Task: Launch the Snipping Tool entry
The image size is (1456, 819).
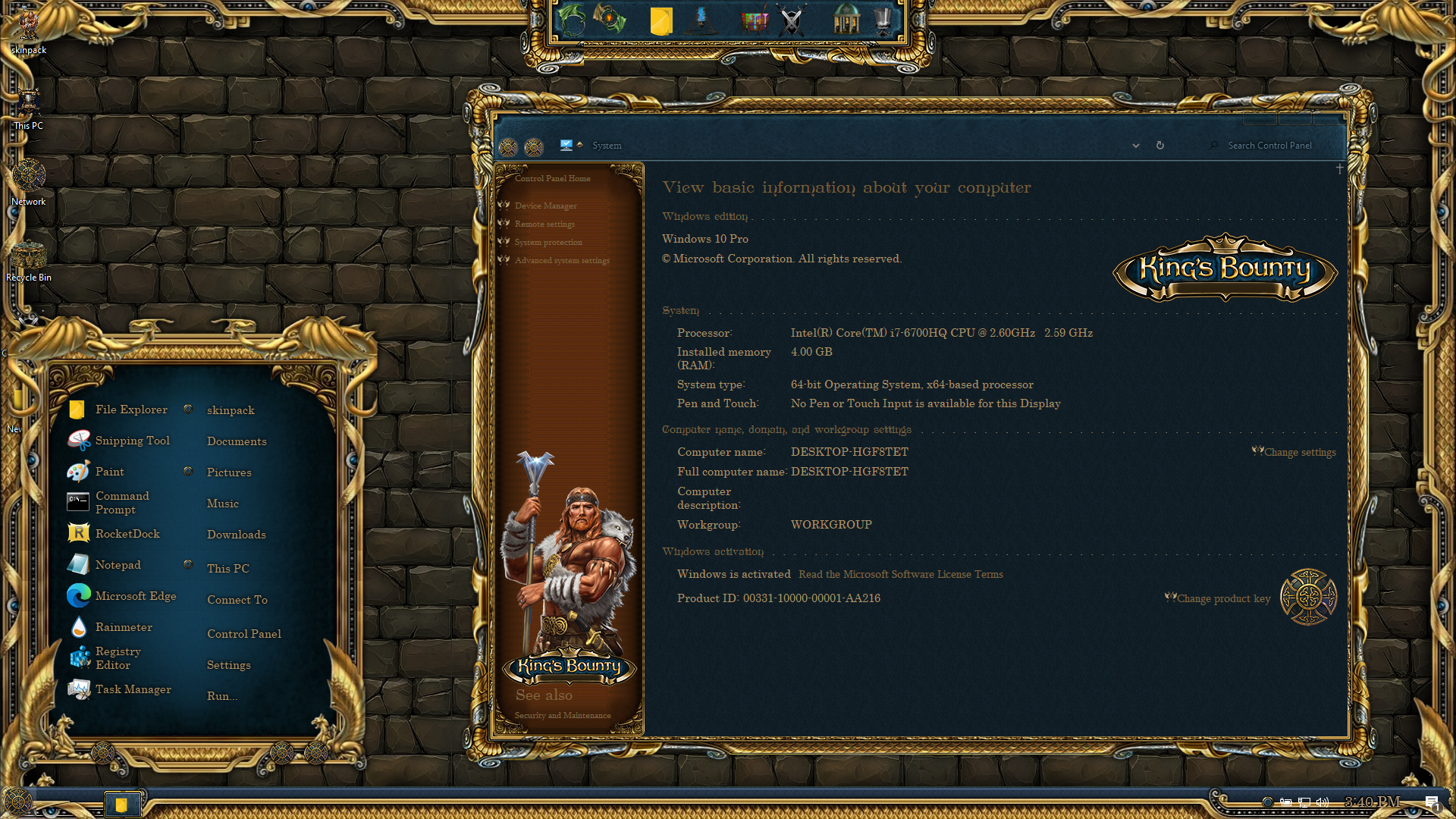Action: [132, 441]
